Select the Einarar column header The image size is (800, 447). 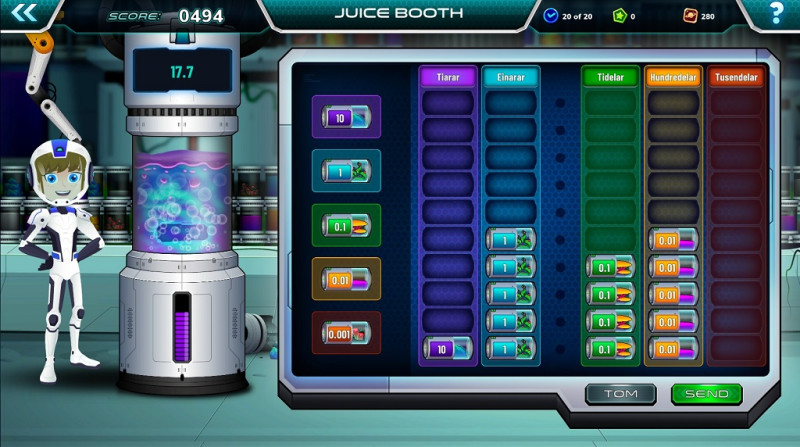tap(510, 77)
